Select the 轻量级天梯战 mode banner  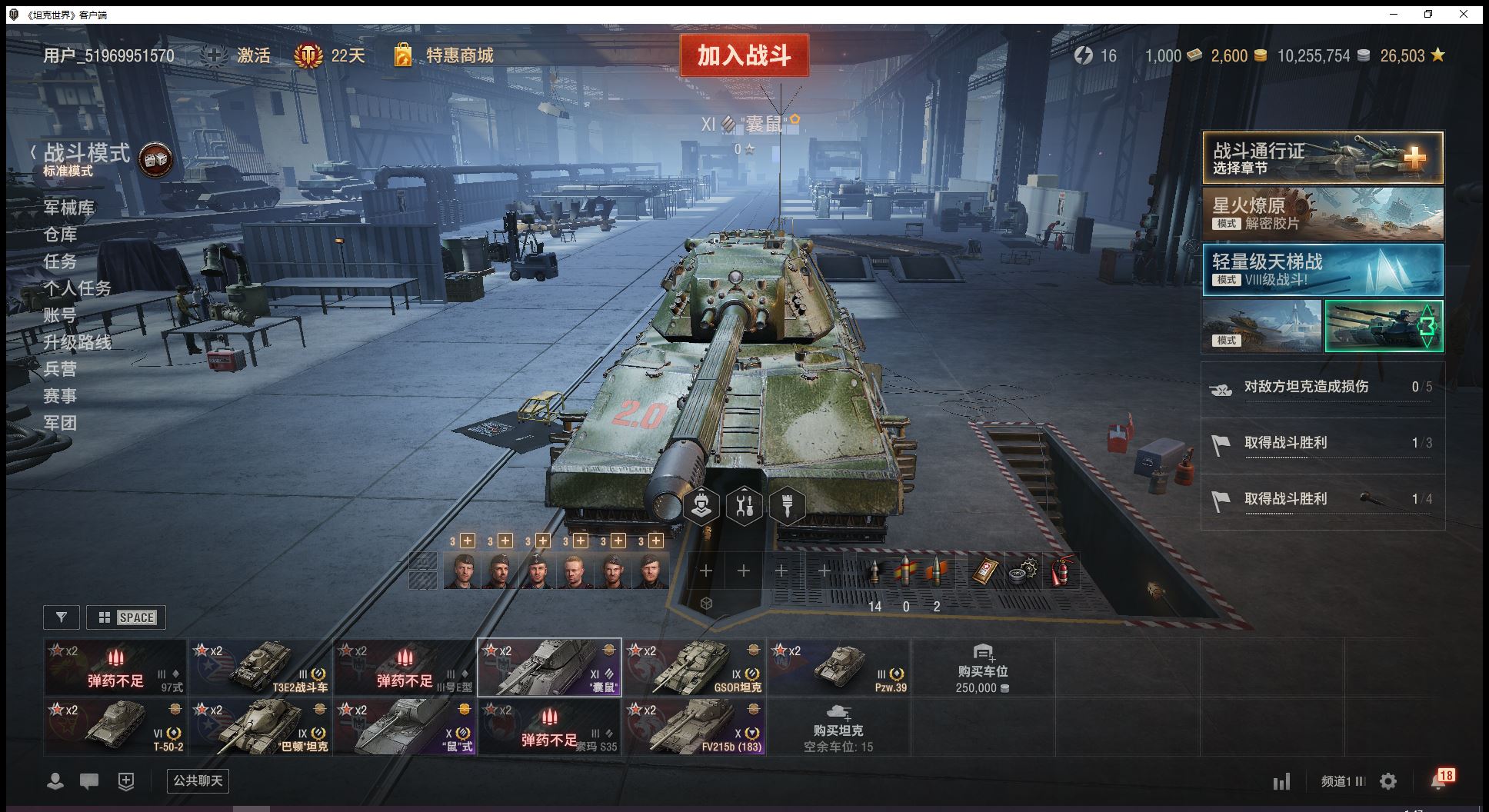[x=1322, y=270]
